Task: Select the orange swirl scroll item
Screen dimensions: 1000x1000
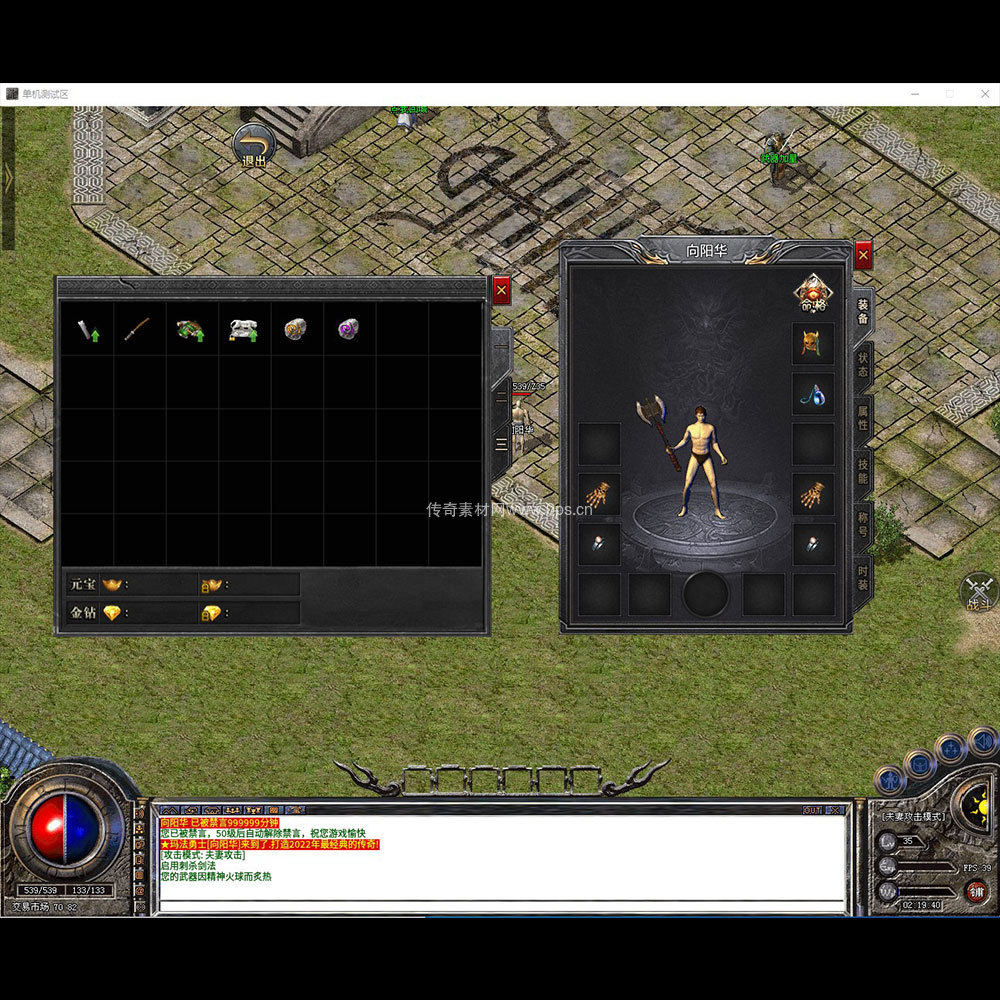Action: click(294, 328)
